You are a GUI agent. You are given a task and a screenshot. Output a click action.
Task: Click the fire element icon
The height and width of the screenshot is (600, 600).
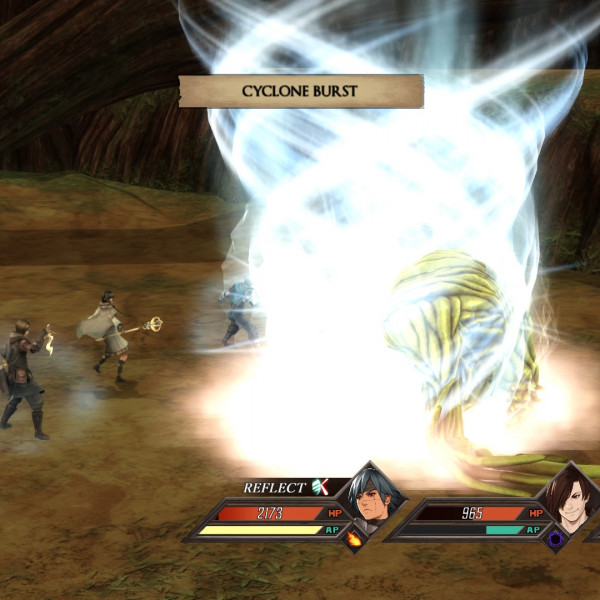[x=354, y=539]
